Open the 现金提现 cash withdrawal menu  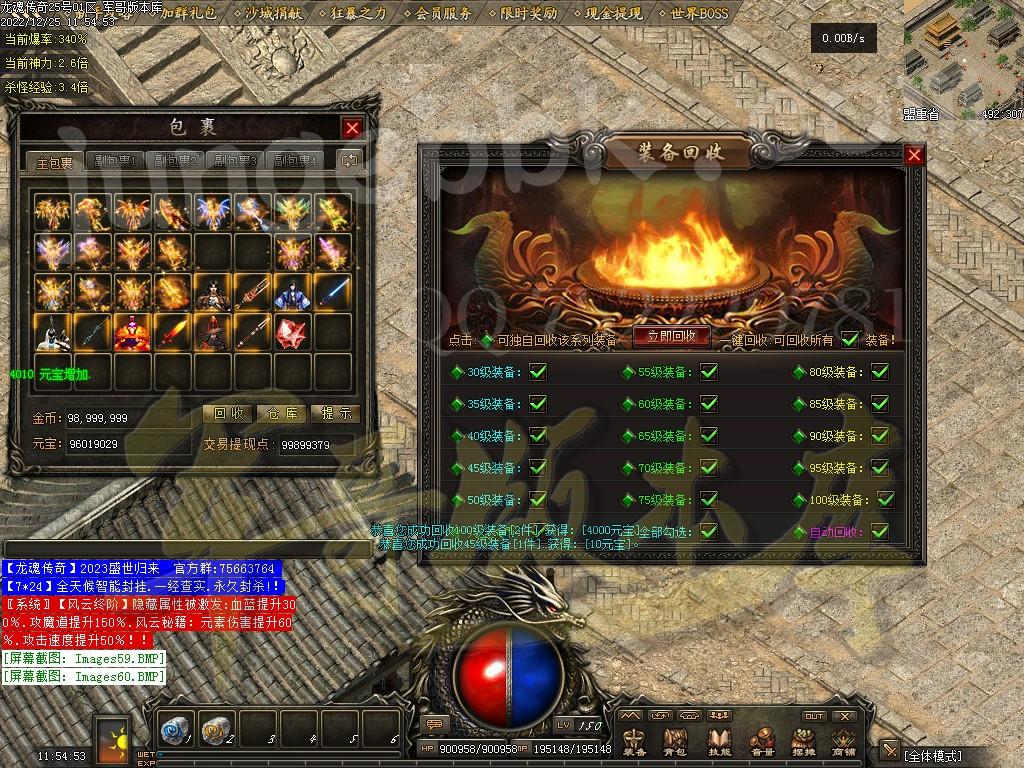(x=613, y=14)
